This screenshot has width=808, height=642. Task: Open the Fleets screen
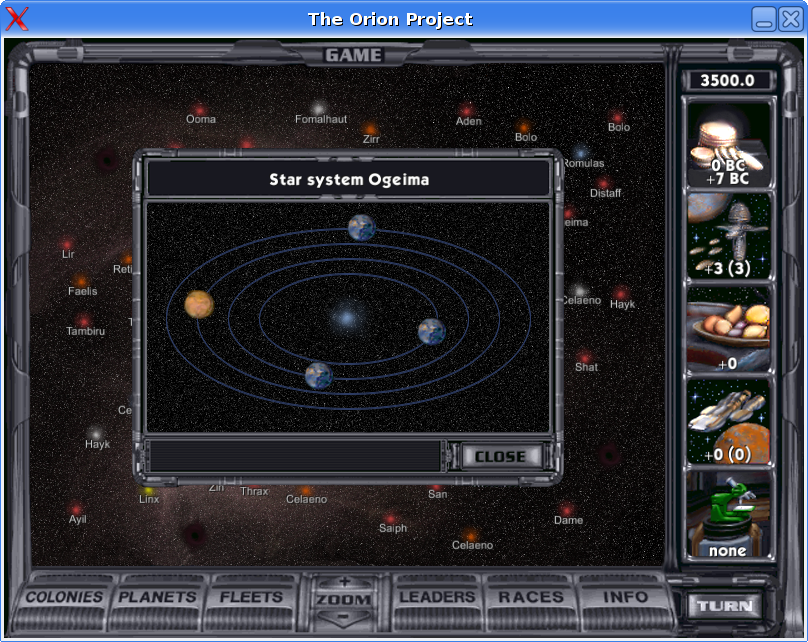coord(251,597)
